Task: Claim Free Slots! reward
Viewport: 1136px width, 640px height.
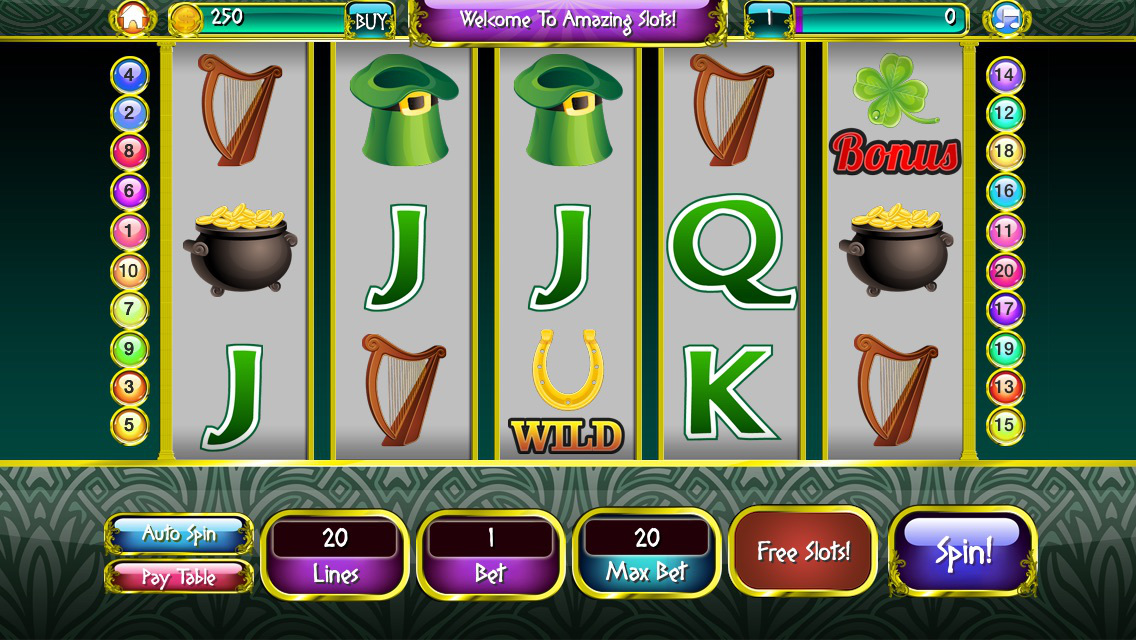Action: (x=803, y=551)
